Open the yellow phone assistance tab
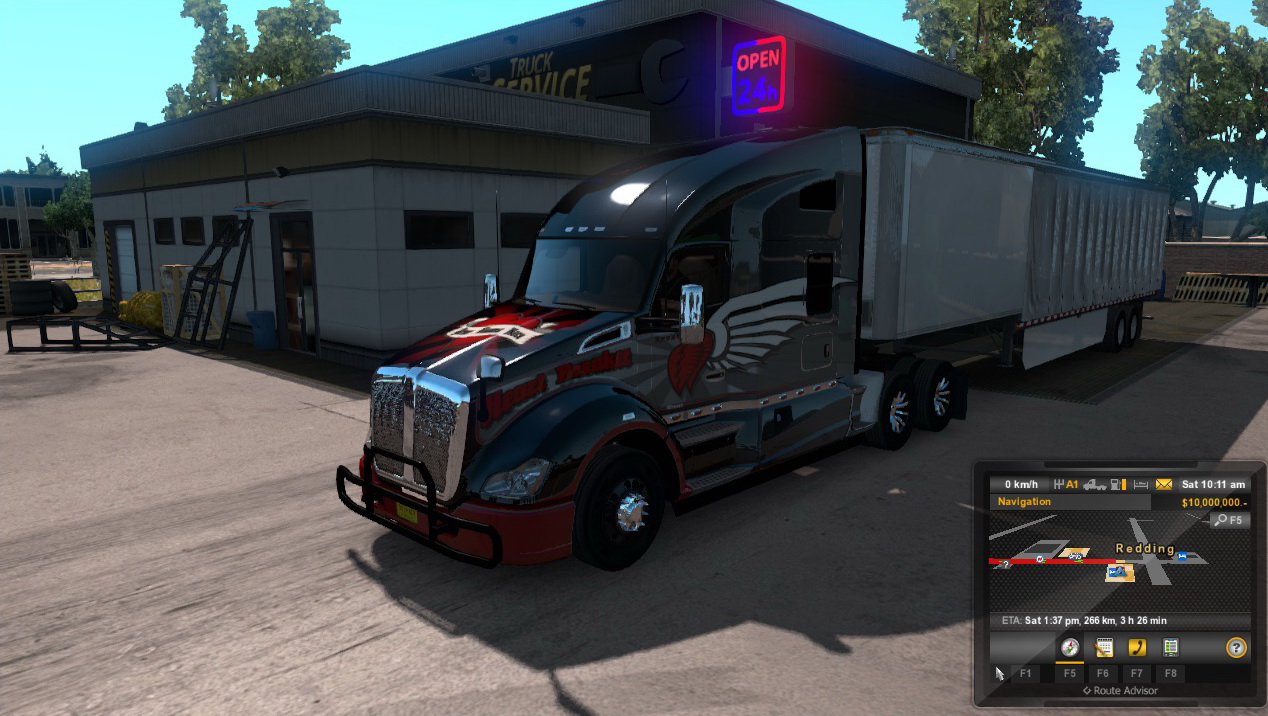The image size is (1268, 716). pos(1137,648)
